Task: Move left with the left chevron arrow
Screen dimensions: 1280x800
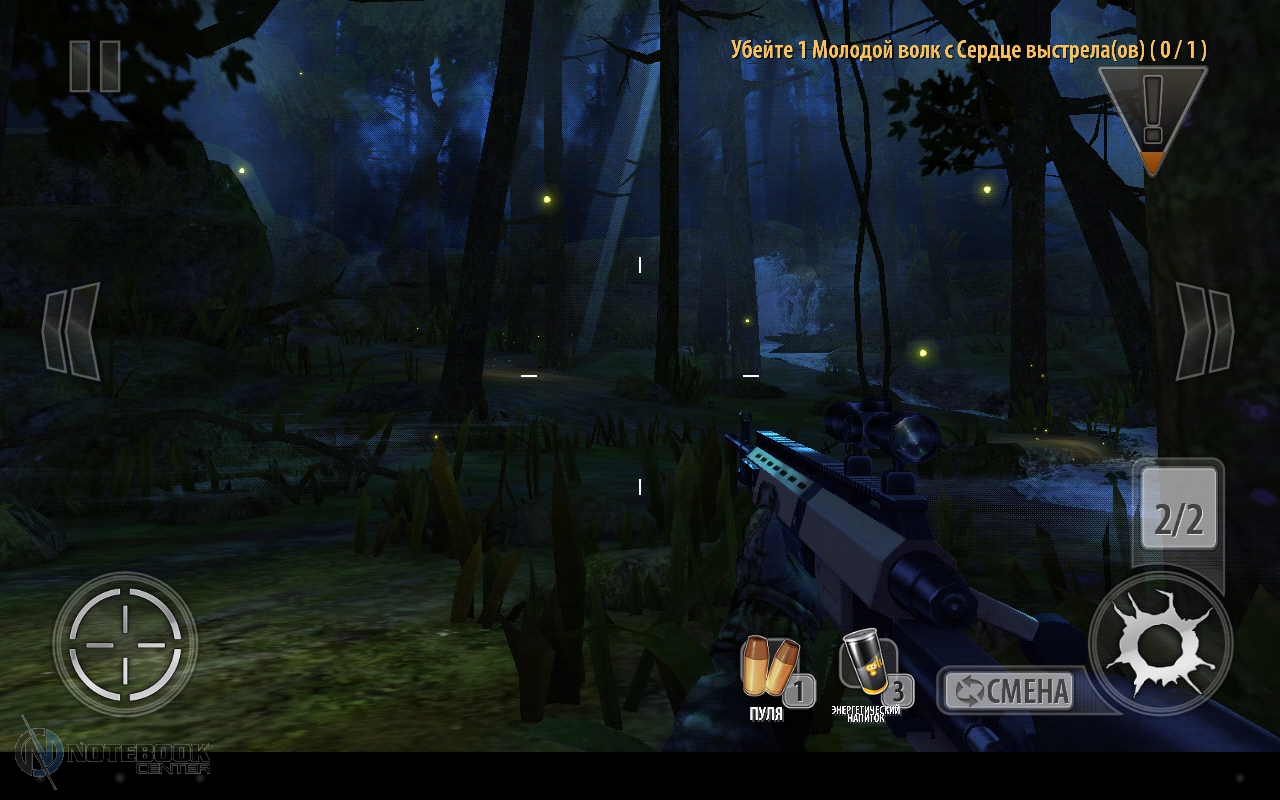Action: [x=72, y=331]
